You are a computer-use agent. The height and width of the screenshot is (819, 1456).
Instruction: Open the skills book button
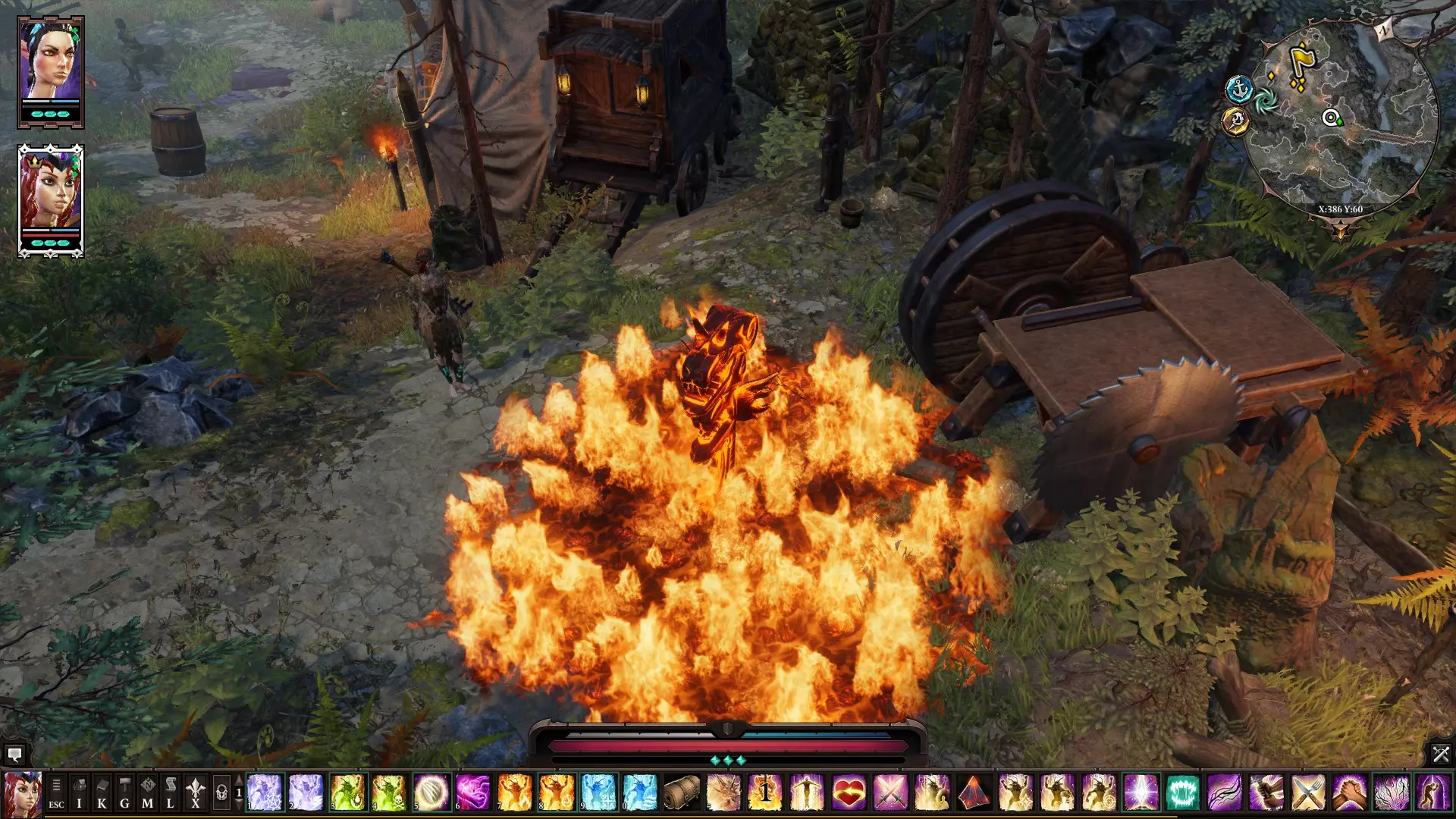(102, 792)
